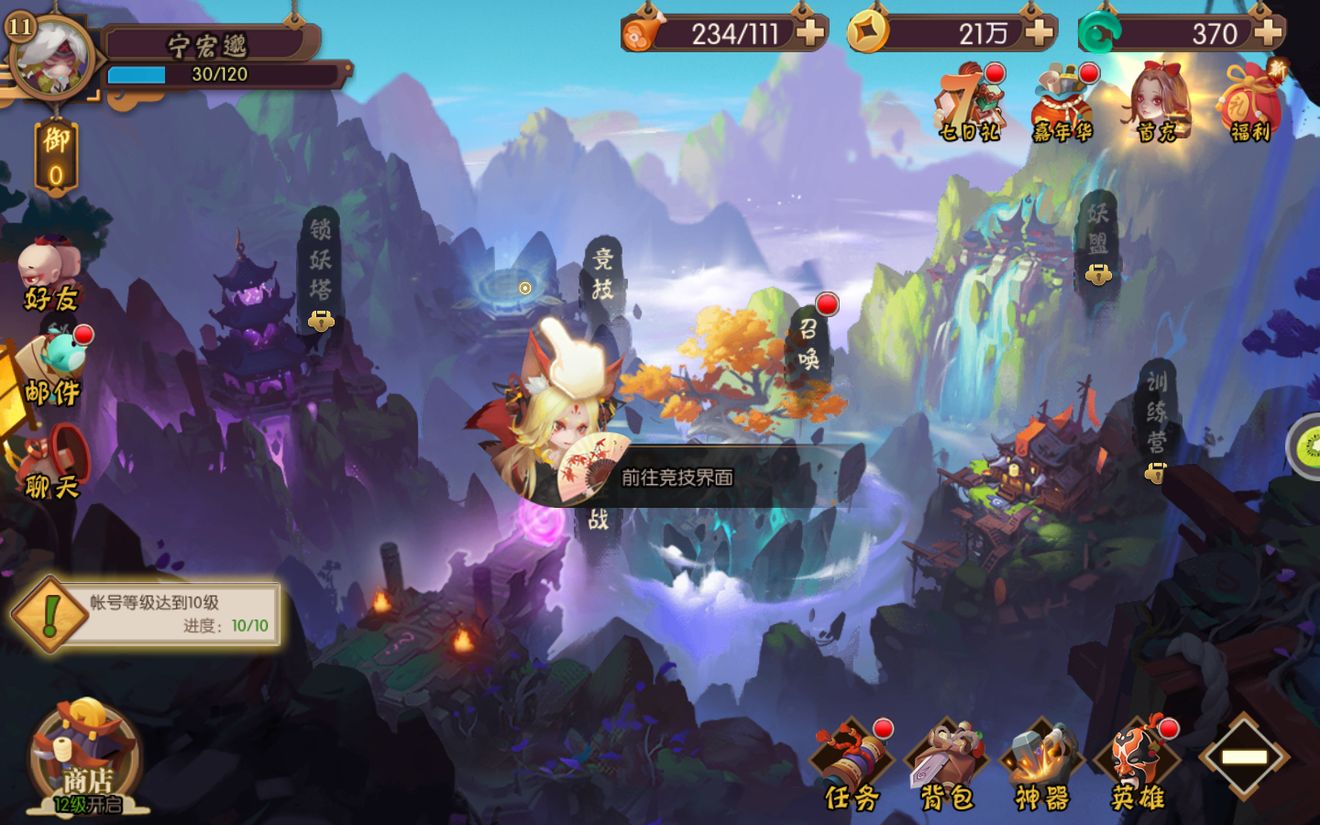Open the 嘉年华 carnival event
Image resolution: width=1320 pixels, height=825 pixels.
[x=1063, y=102]
